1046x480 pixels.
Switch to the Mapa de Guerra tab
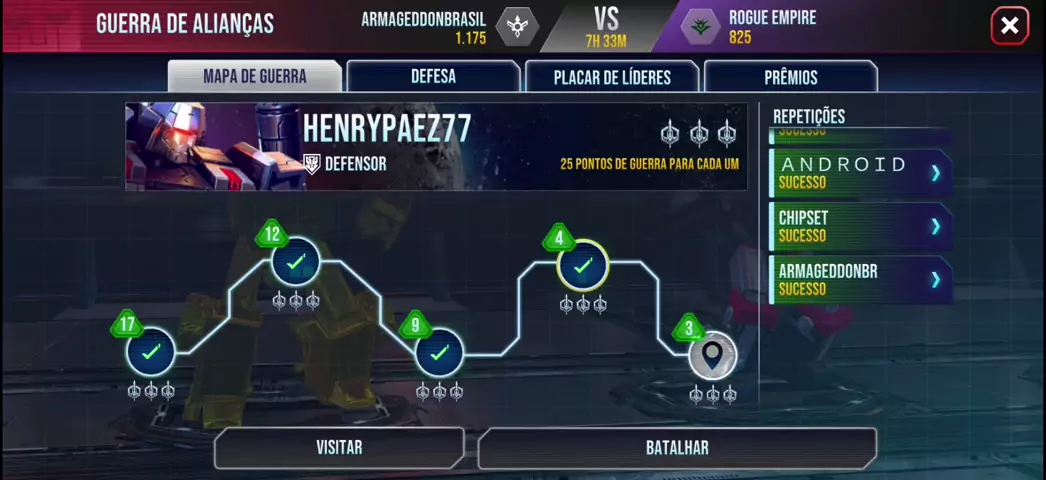tap(254, 77)
